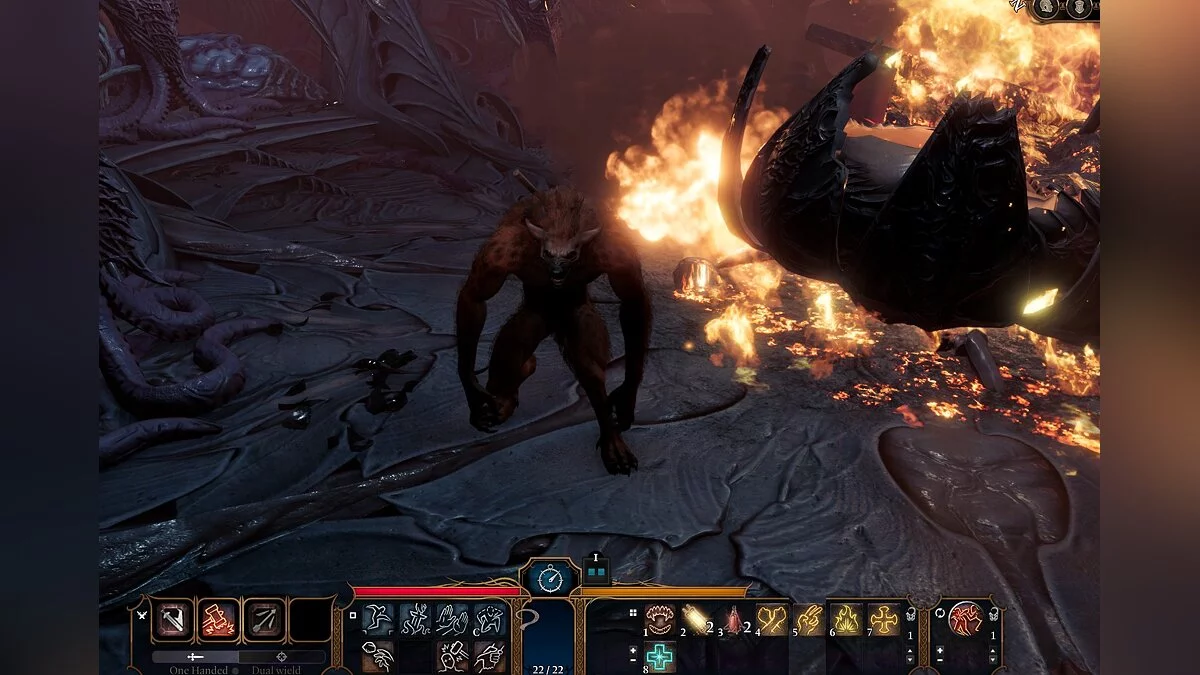Viewport: 1200px width, 675px height.
Task: Use the red potion in hotbar slot 3
Action: point(732,619)
